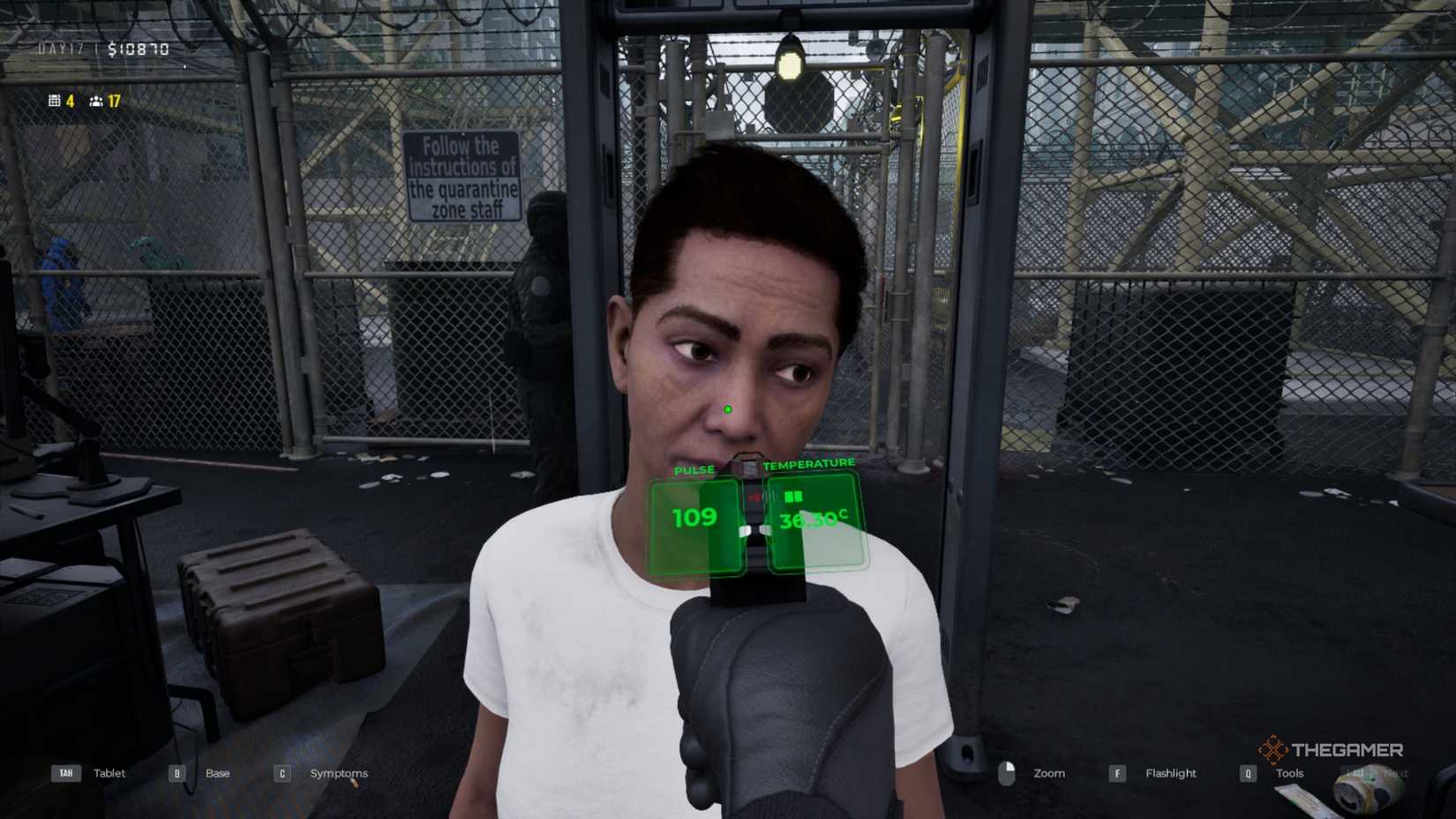
Task: Click Next to proceed with the visitor
Action: 1397,771
